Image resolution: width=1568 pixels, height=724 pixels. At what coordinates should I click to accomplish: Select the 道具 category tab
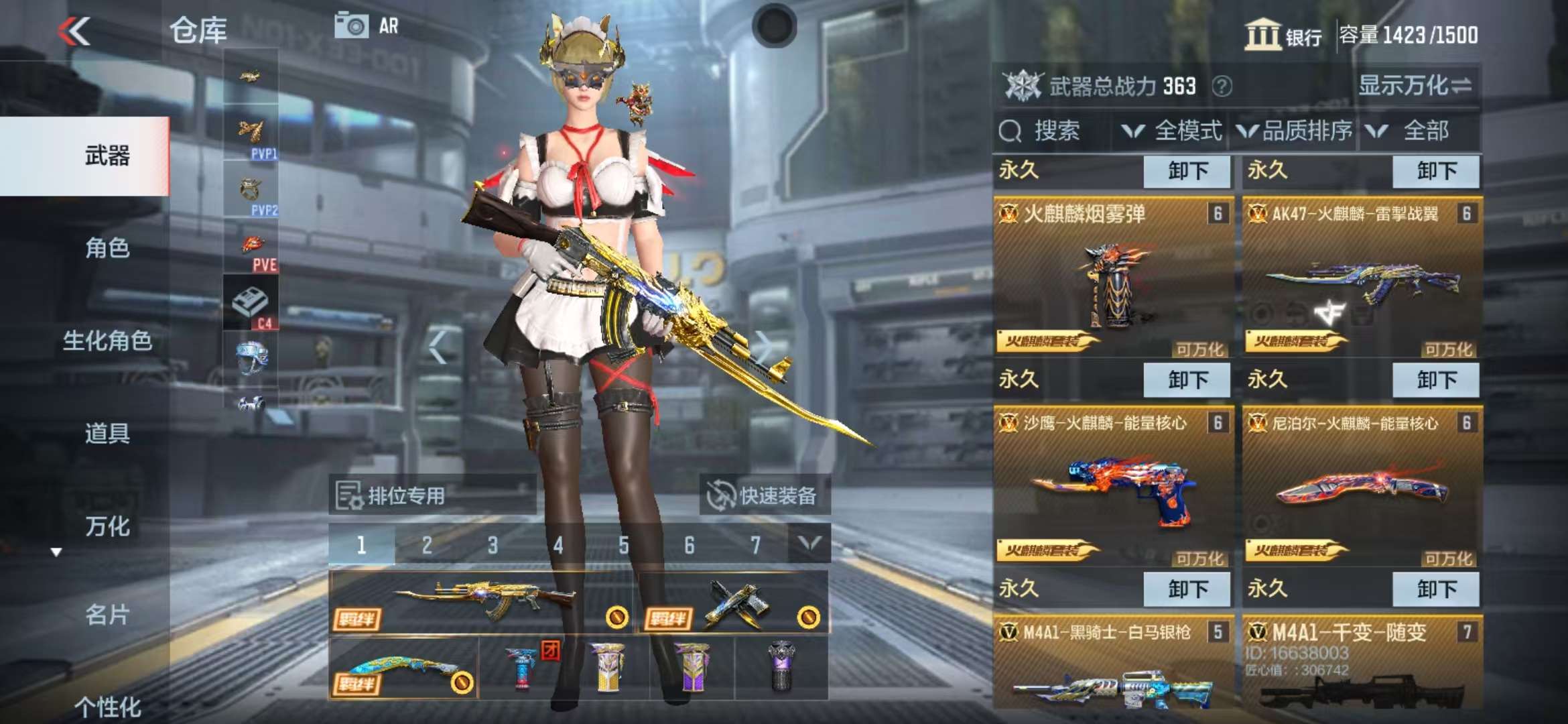click(107, 433)
